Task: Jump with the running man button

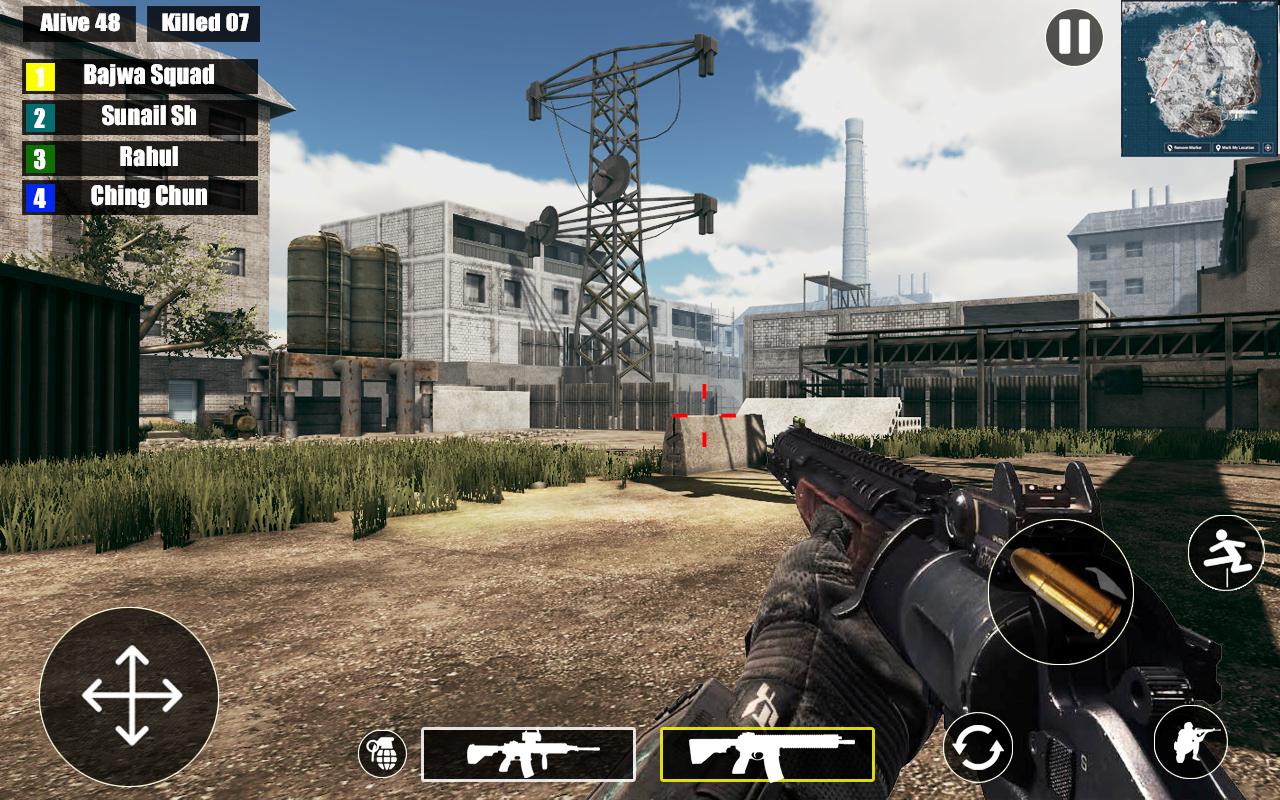Action: tap(1226, 552)
